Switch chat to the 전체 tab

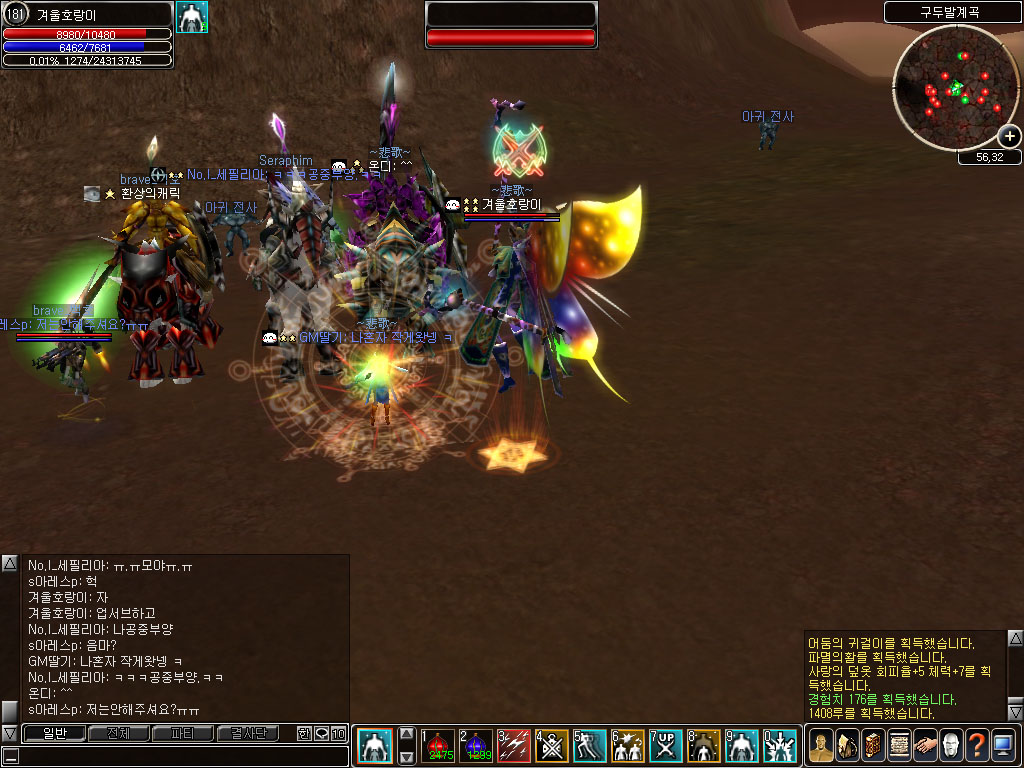pos(118,734)
